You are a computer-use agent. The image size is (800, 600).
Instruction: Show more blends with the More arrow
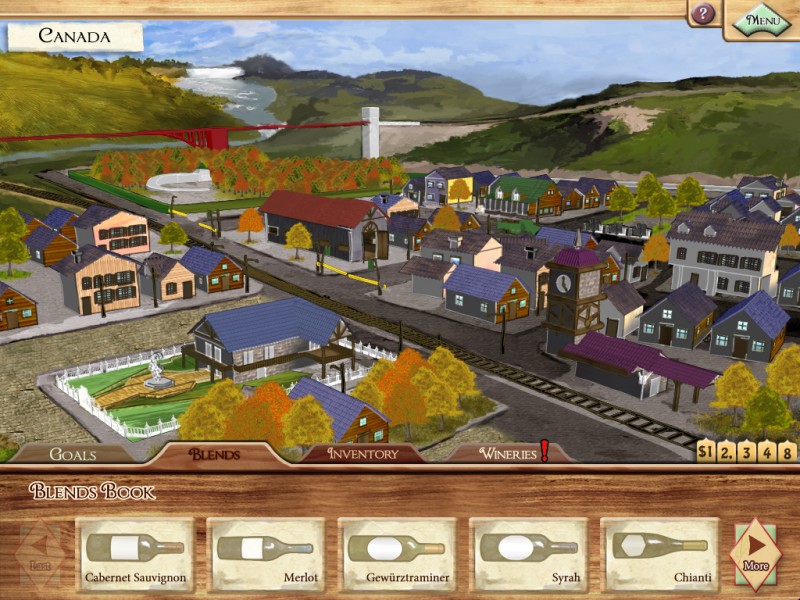coord(756,553)
